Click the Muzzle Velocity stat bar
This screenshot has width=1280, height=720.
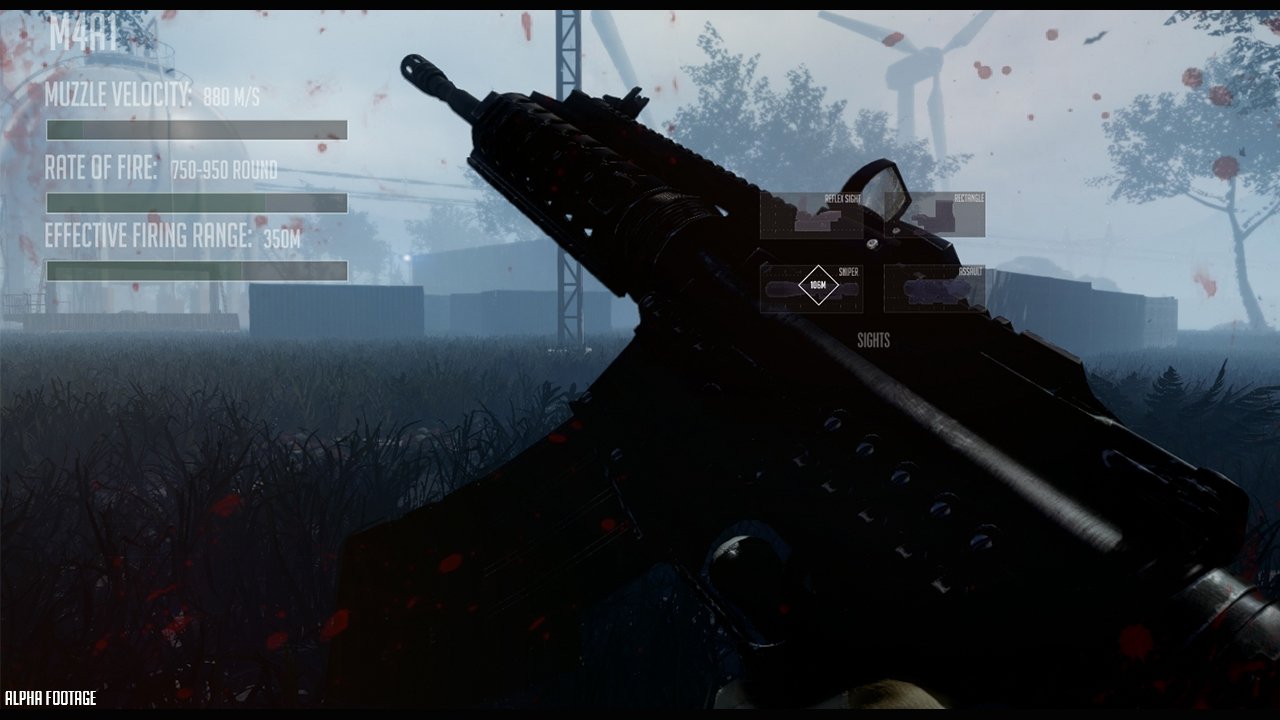click(197, 129)
